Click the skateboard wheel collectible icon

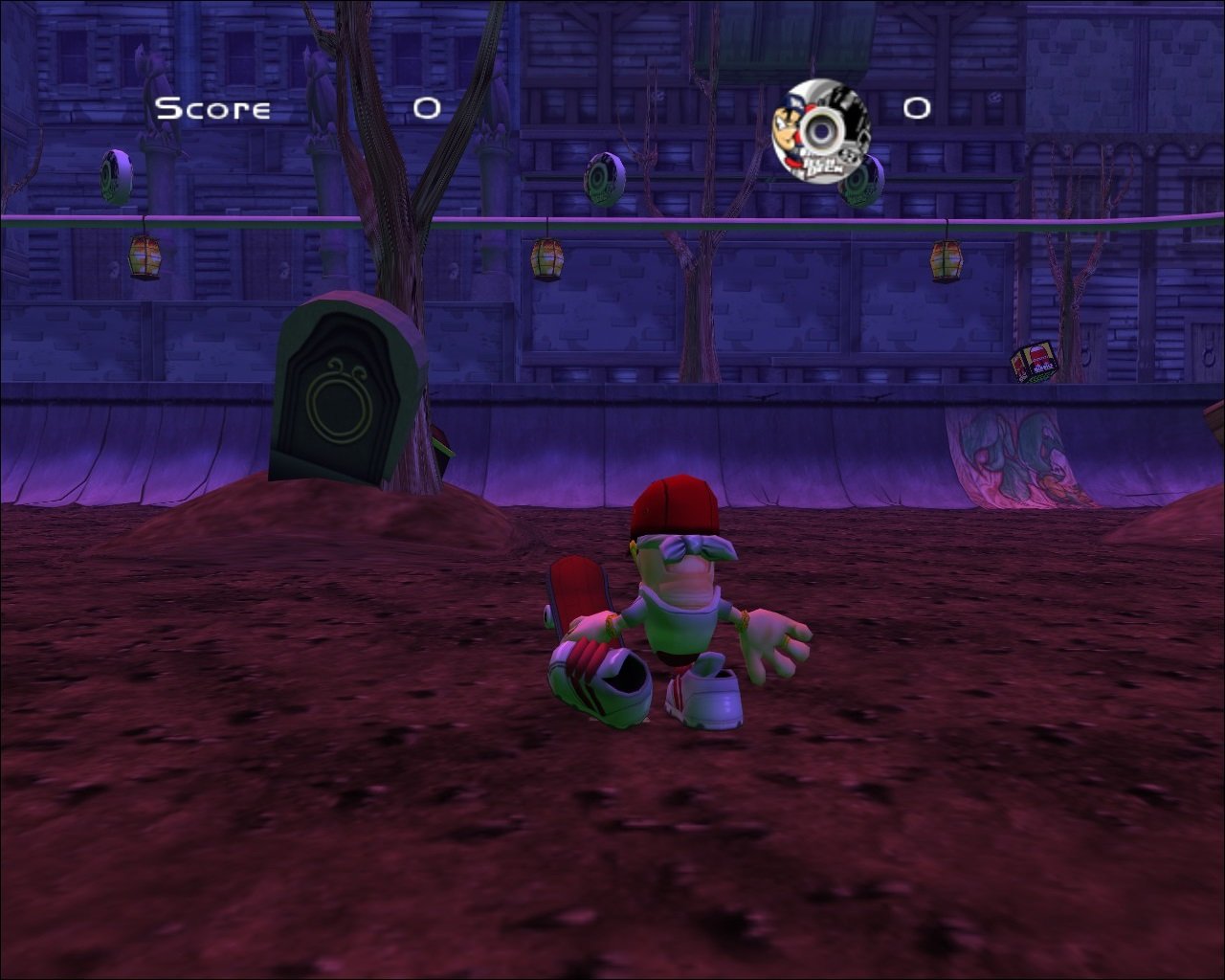point(820,131)
